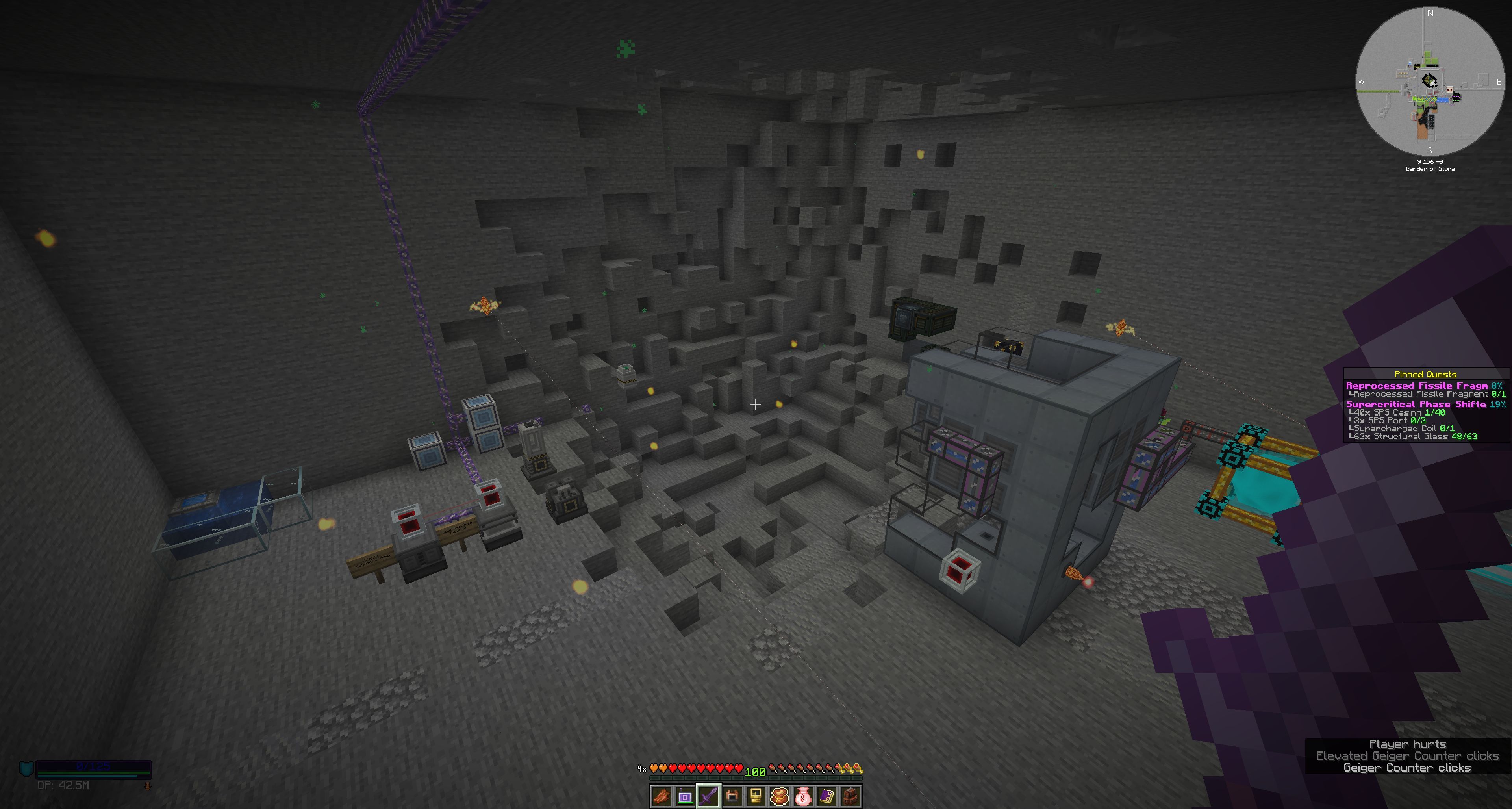Choose the brown crate stack hotbar slot
This screenshot has width=1512, height=809.
(x=851, y=797)
